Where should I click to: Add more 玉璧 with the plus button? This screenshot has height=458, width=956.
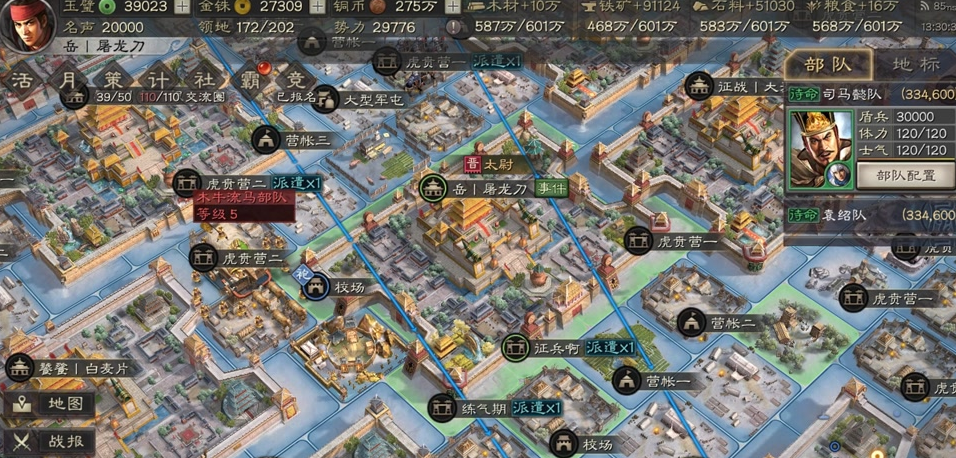pyautogui.click(x=182, y=7)
